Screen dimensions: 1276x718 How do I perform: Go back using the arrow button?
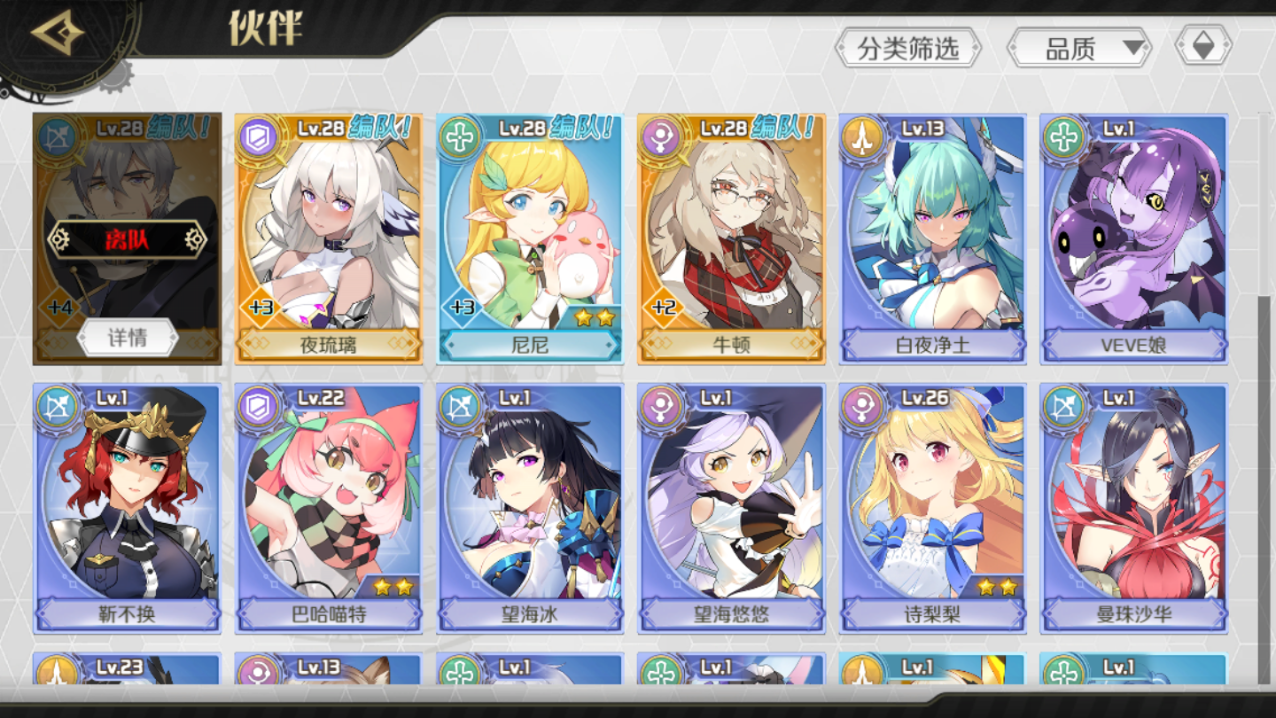click(x=58, y=33)
